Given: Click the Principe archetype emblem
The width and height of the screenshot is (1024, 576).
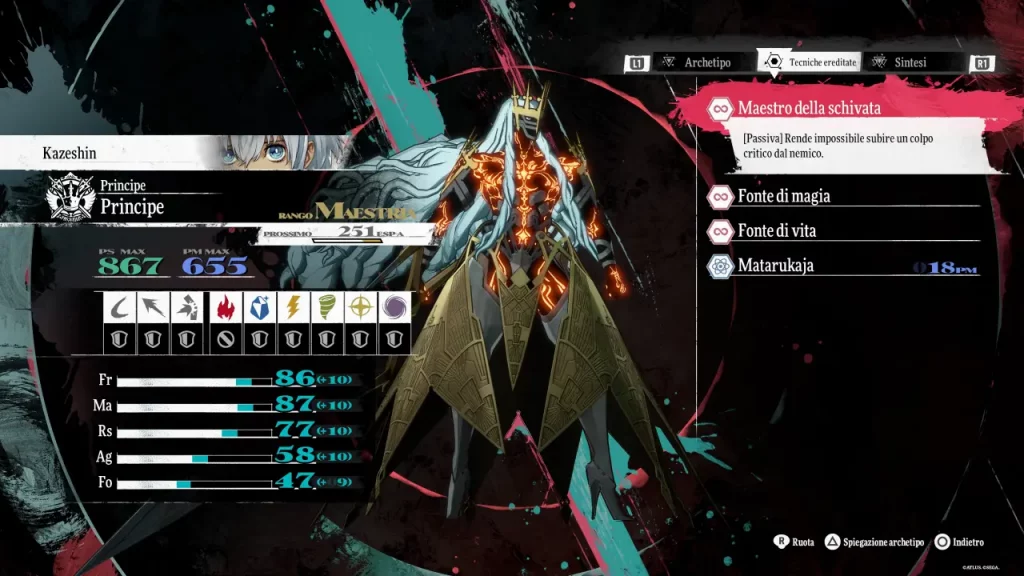Looking at the screenshot, I should (x=71, y=197).
